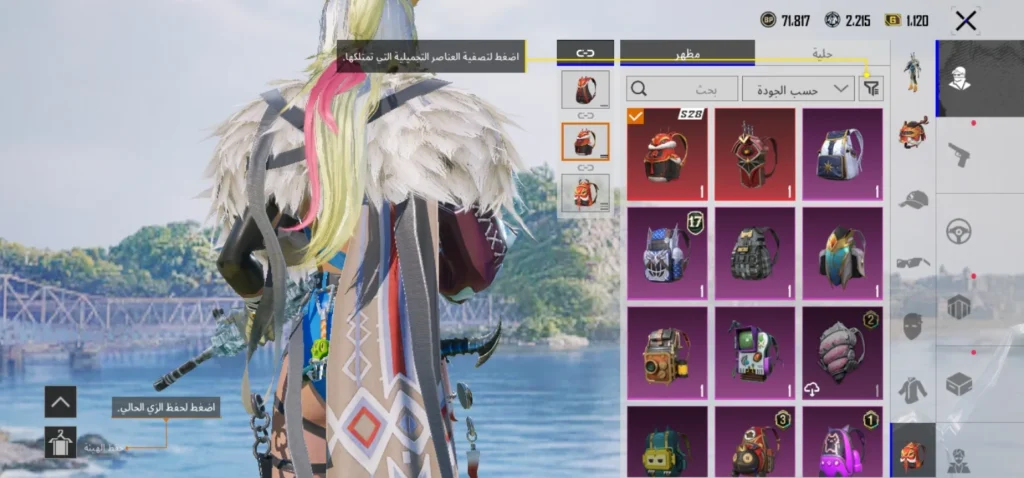The image size is (1024, 478).
Task: Click the بحث search field
Action: pos(682,89)
